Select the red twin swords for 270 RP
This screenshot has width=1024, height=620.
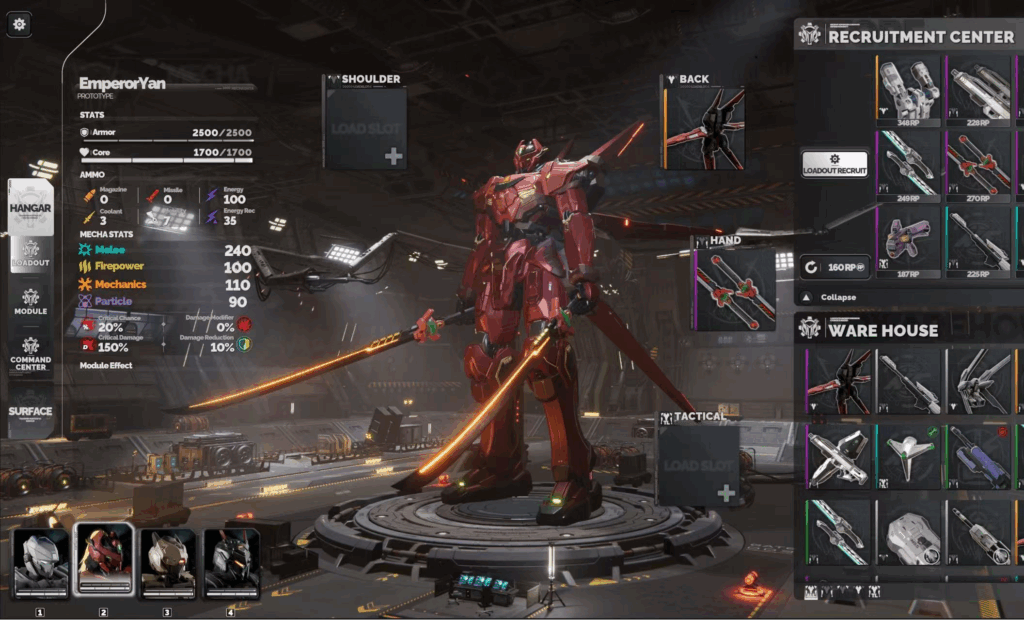point(978,166)
